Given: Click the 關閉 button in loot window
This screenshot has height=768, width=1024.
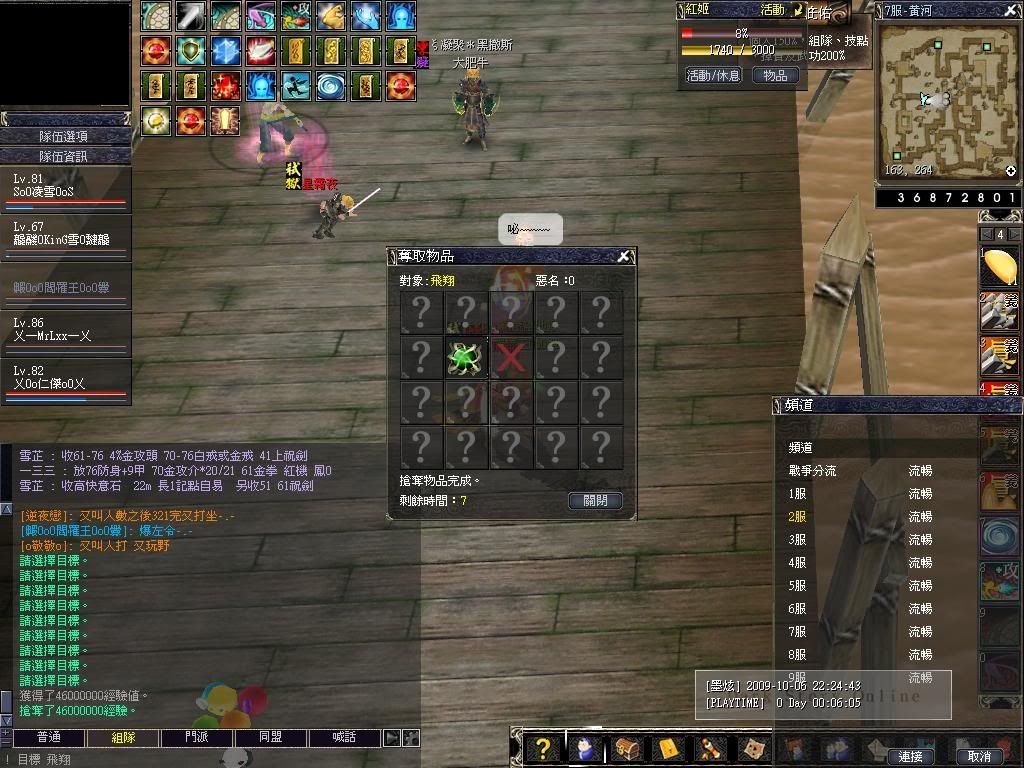Looking at the screenshot, I should (595, 500).
